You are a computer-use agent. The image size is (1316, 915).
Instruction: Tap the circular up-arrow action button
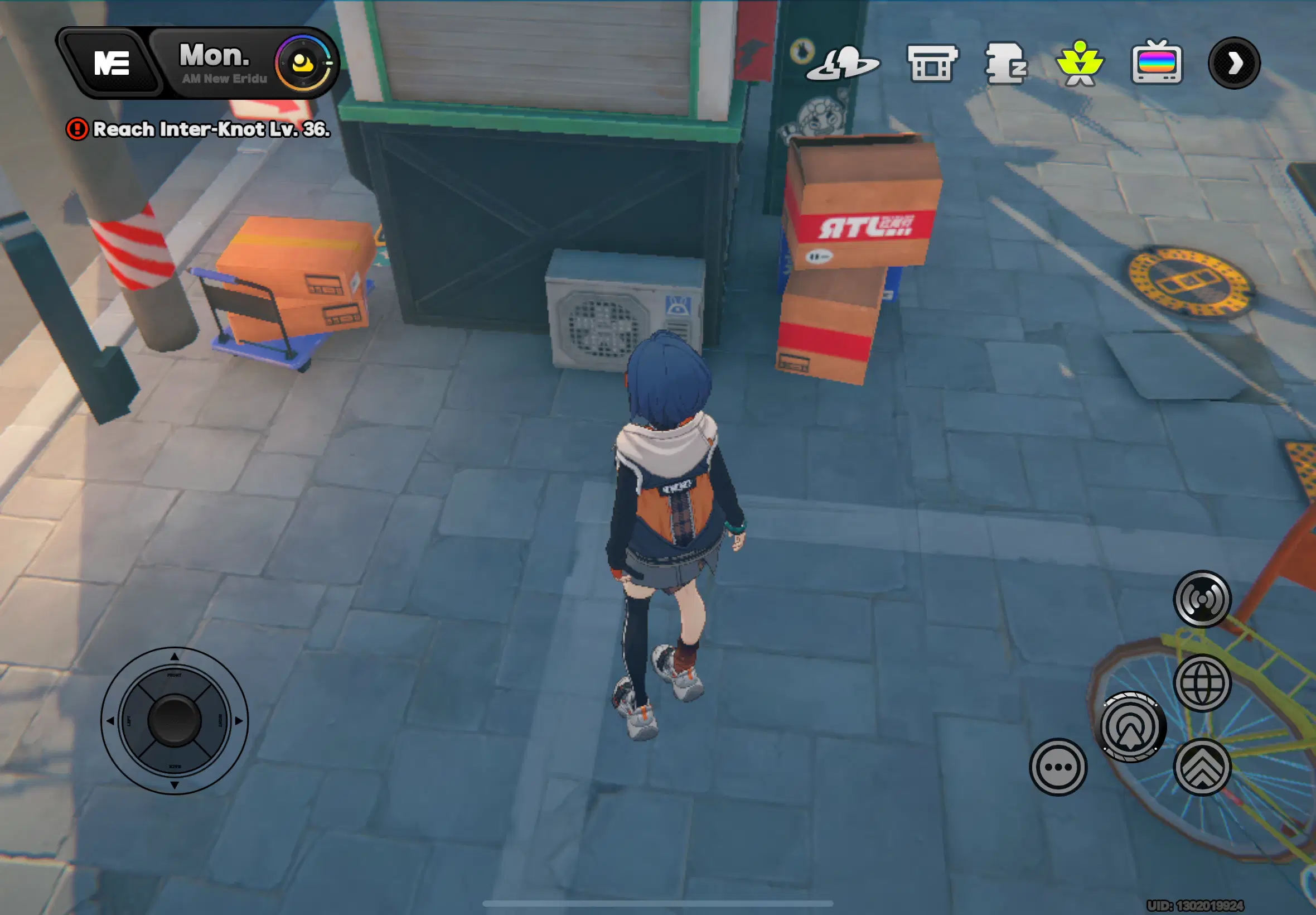coord(1130,727)
